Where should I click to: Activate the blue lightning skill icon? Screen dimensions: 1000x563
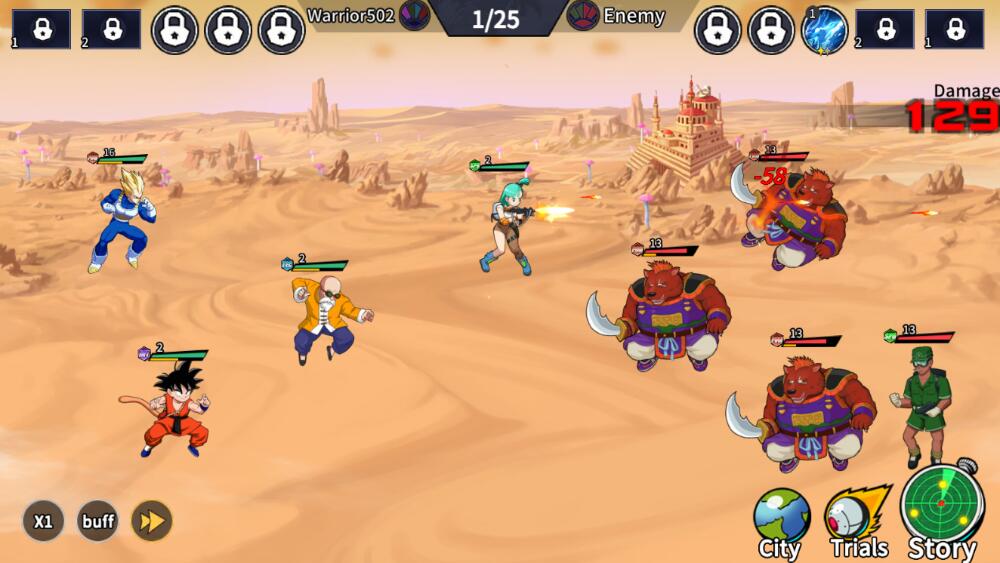pyautogui.click(x=825, y=30)
